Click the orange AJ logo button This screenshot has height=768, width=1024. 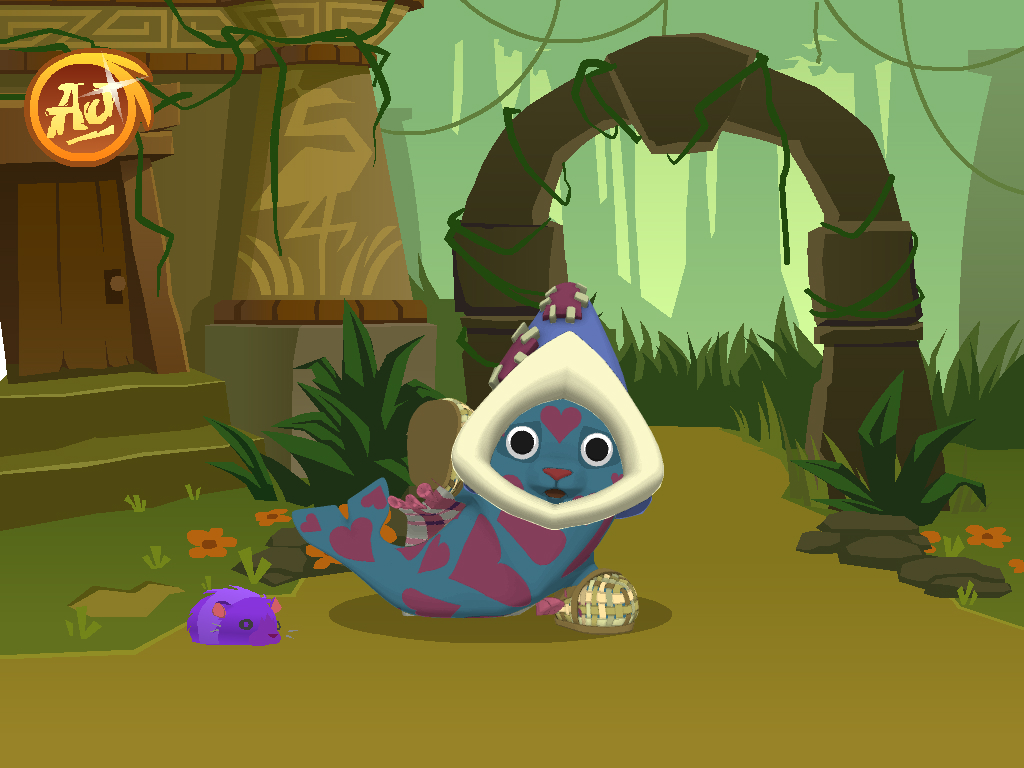[x=86, y=107]
